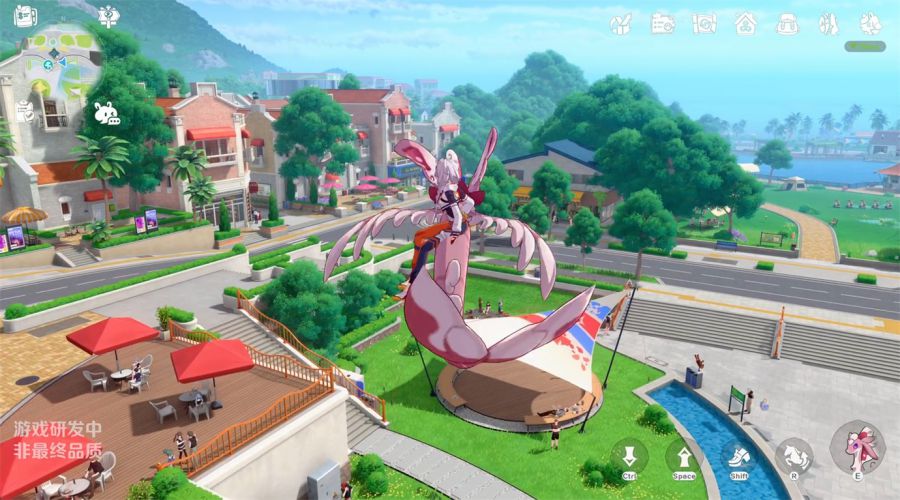The height and width of the screenshot is (500, 900).
Task: Tap the descend down-arrow button
Action: pos(629,458)
